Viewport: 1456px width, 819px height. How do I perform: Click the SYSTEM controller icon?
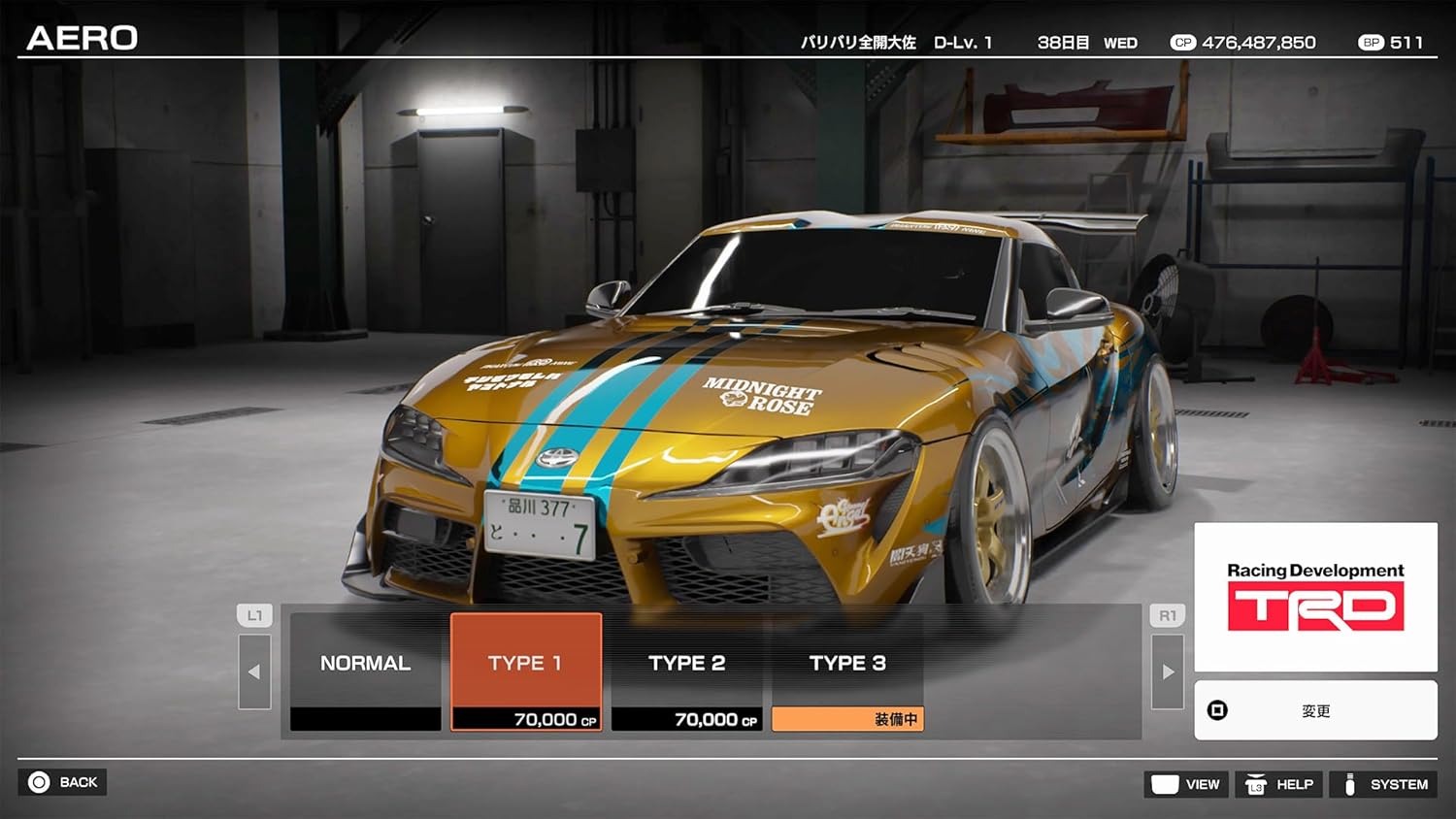(1350, 784)
